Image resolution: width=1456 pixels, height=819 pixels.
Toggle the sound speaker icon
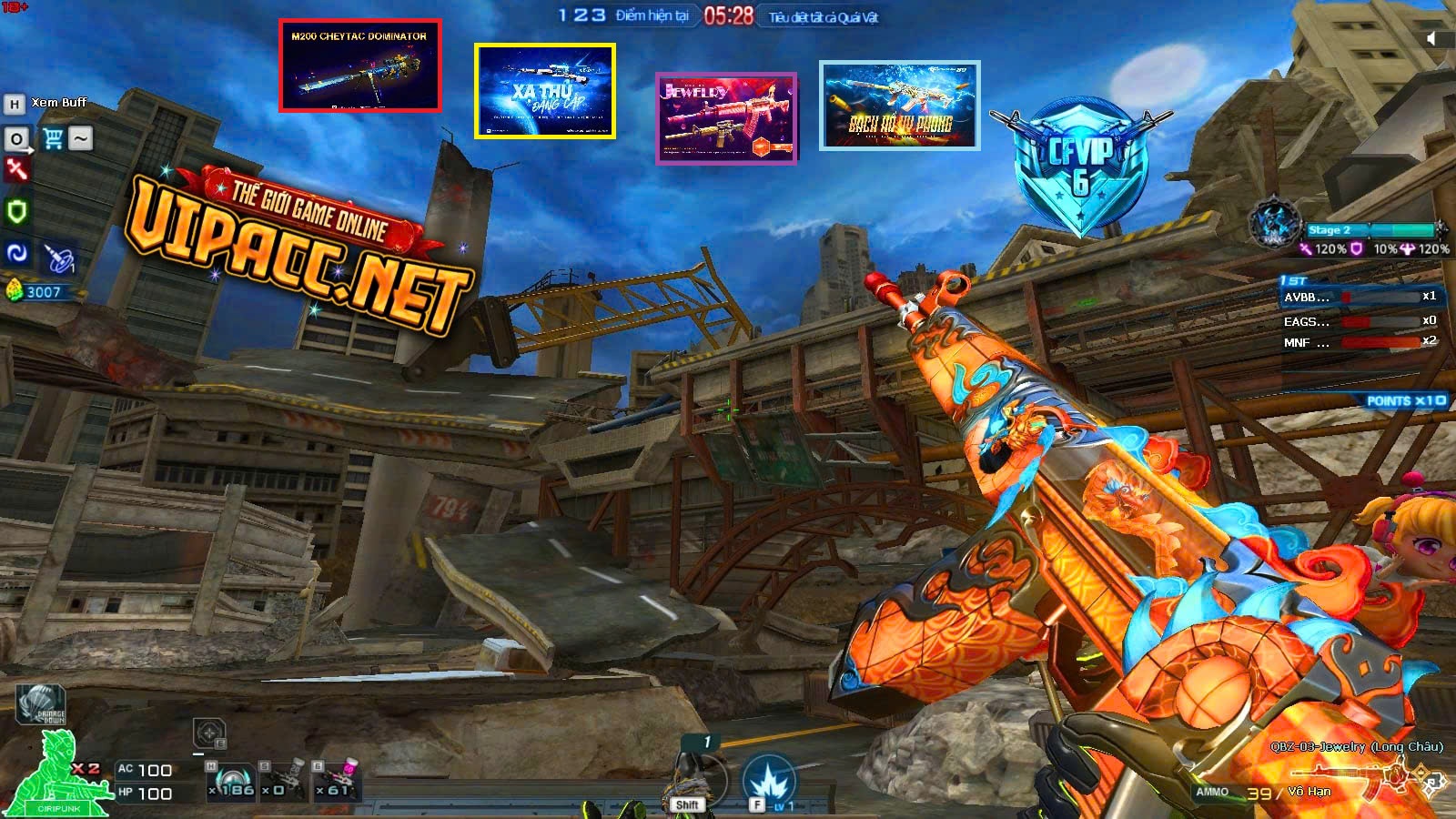1431,38
